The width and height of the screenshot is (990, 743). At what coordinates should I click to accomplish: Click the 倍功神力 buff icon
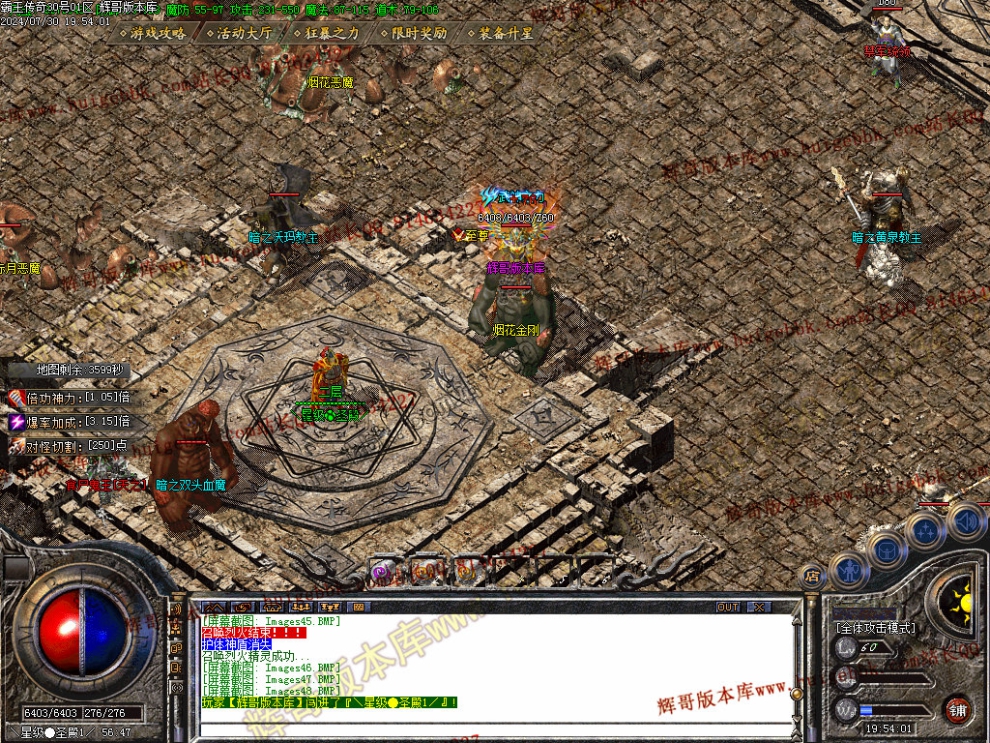[x=17, y=398]
